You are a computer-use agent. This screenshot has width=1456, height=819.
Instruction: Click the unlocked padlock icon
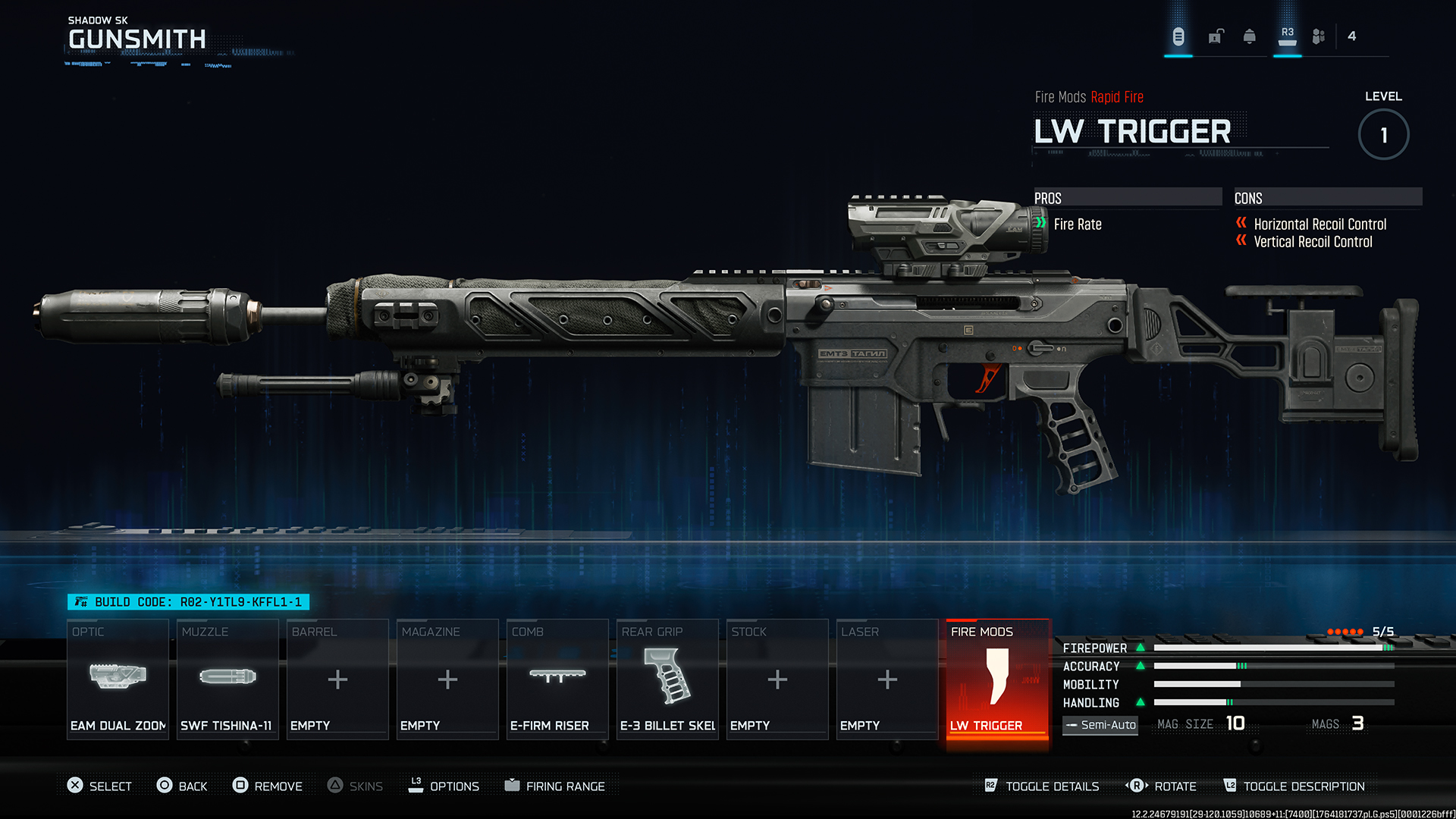tap(1216, 36)
